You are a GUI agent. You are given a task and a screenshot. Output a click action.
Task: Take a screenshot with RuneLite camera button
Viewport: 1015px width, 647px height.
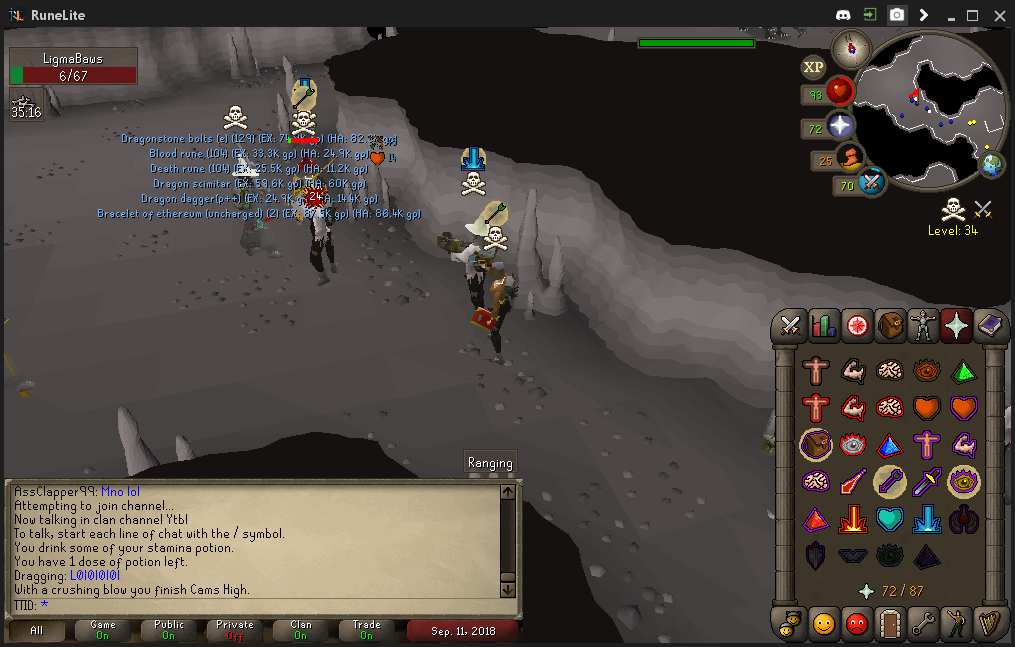(x=897, y=15)
